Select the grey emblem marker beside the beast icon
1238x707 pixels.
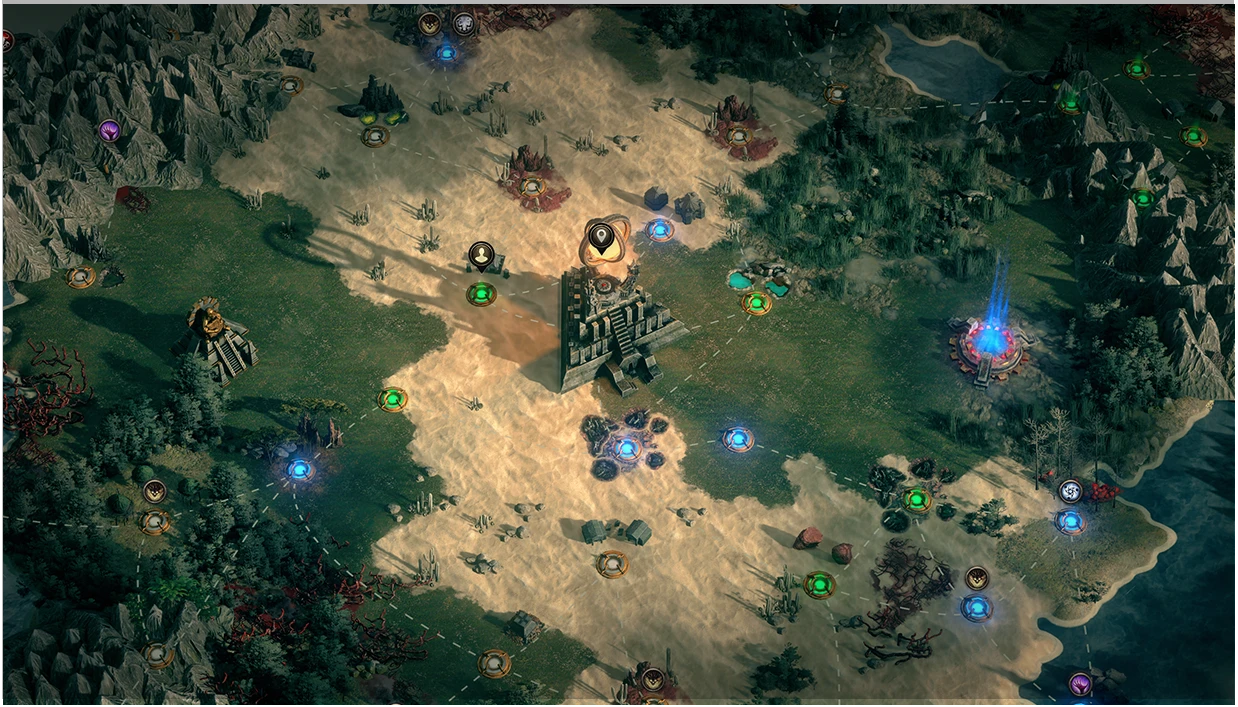coord(464,24)
